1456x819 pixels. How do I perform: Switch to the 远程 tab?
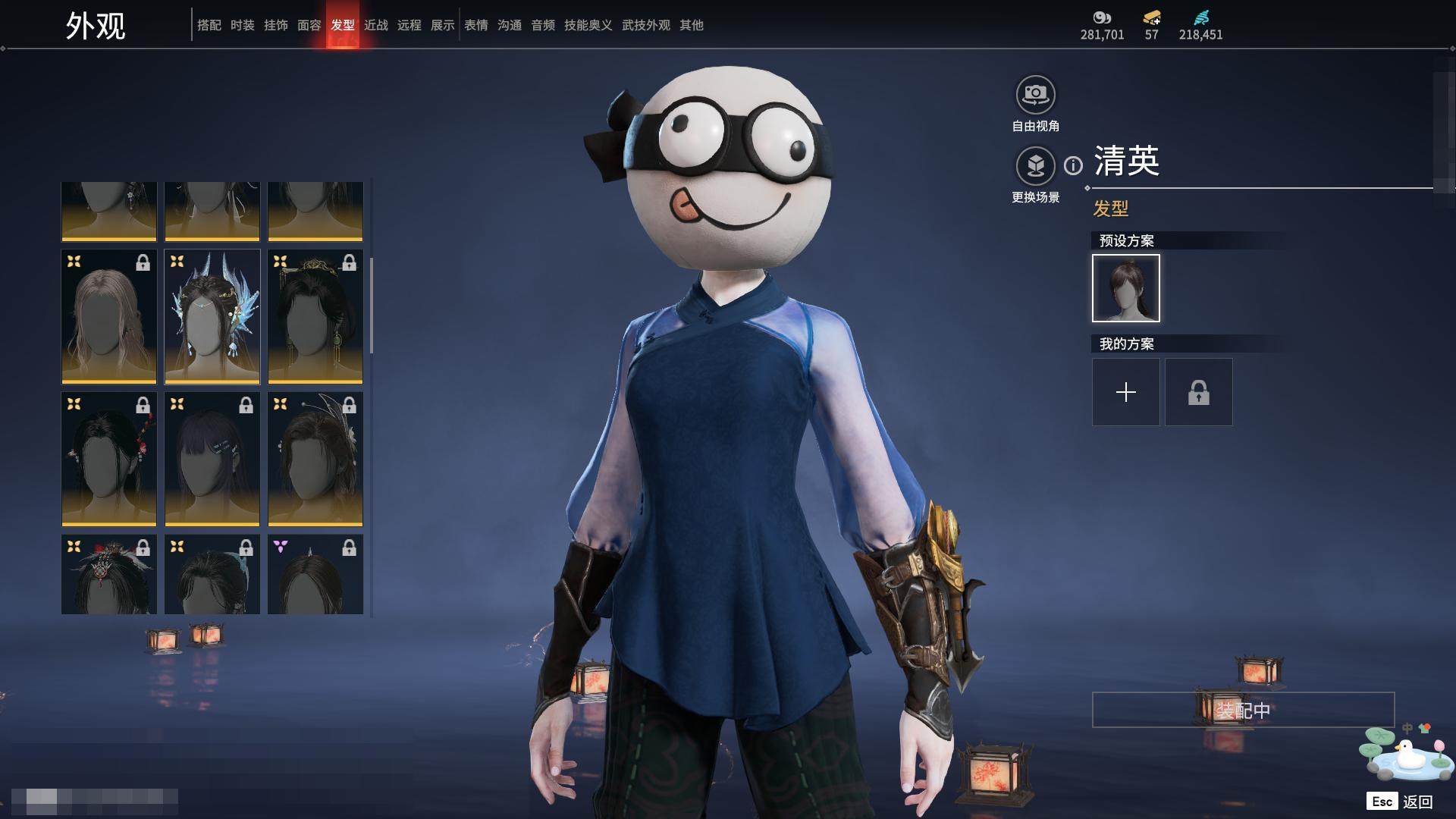coord(409,25)
